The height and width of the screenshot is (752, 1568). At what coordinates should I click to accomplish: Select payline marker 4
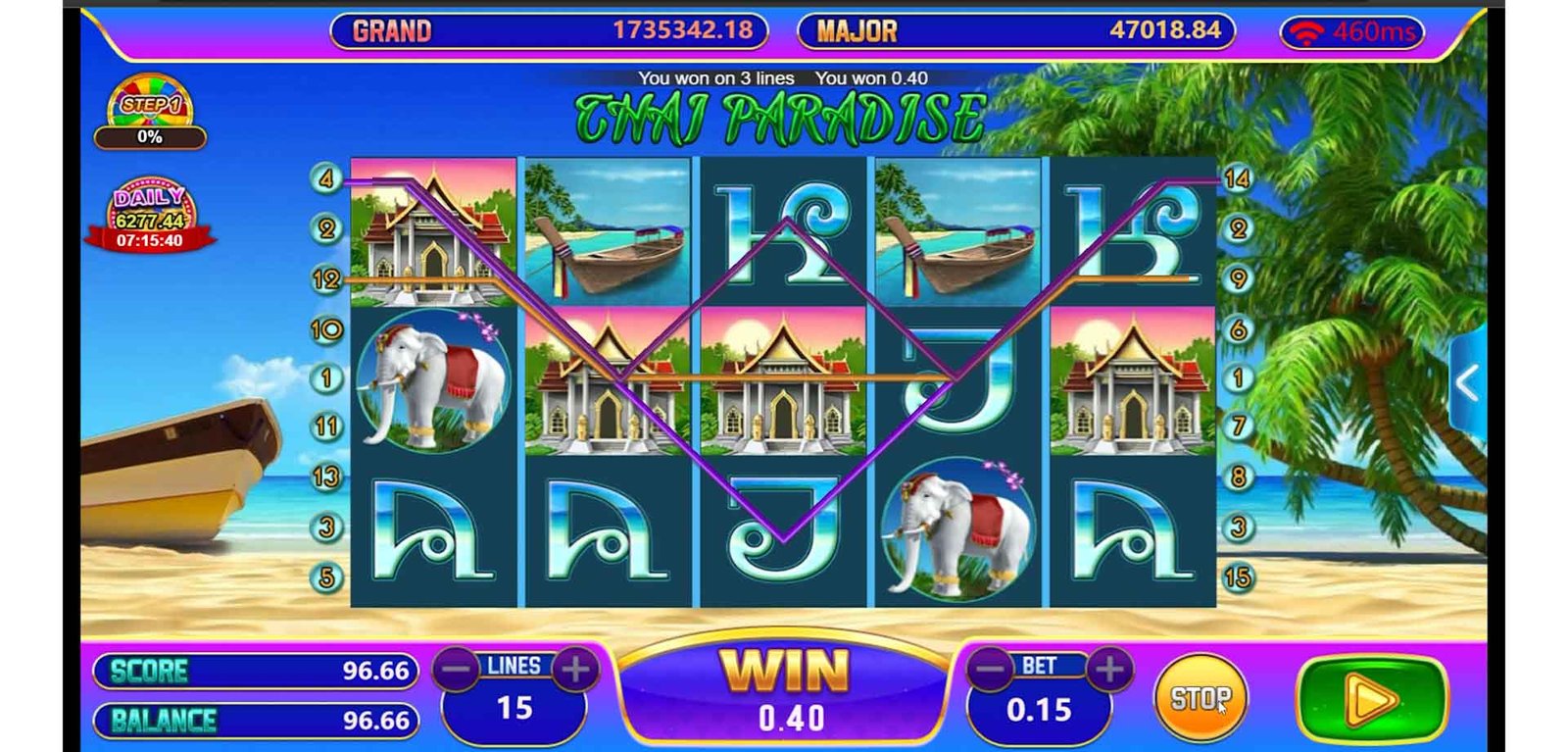click(326, 178)
